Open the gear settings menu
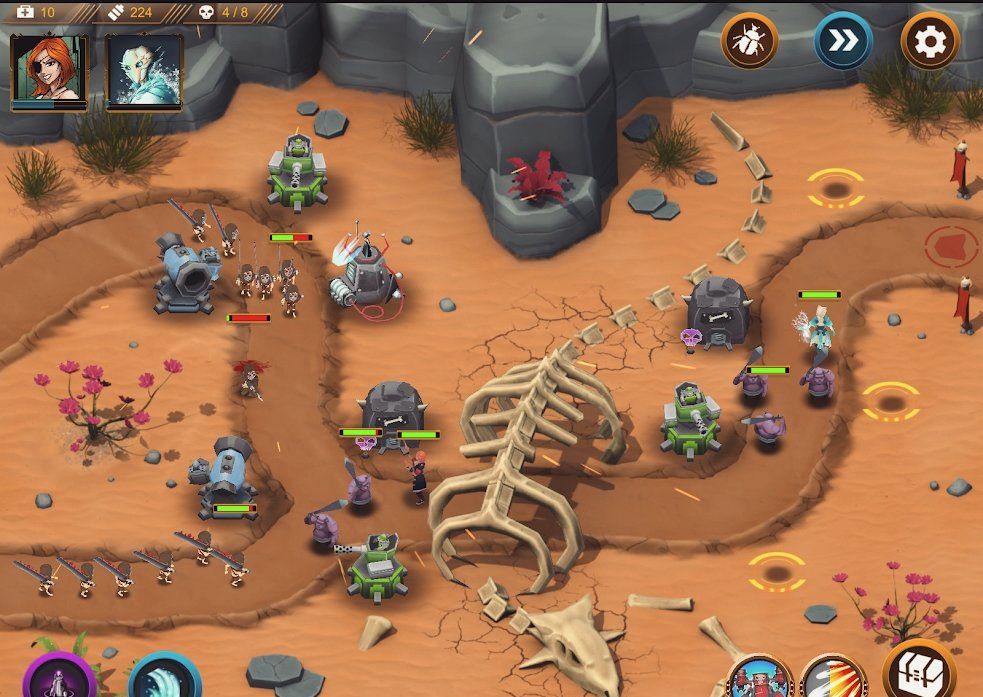This screenshot has width=983, height=697. (x=930, y=41)
